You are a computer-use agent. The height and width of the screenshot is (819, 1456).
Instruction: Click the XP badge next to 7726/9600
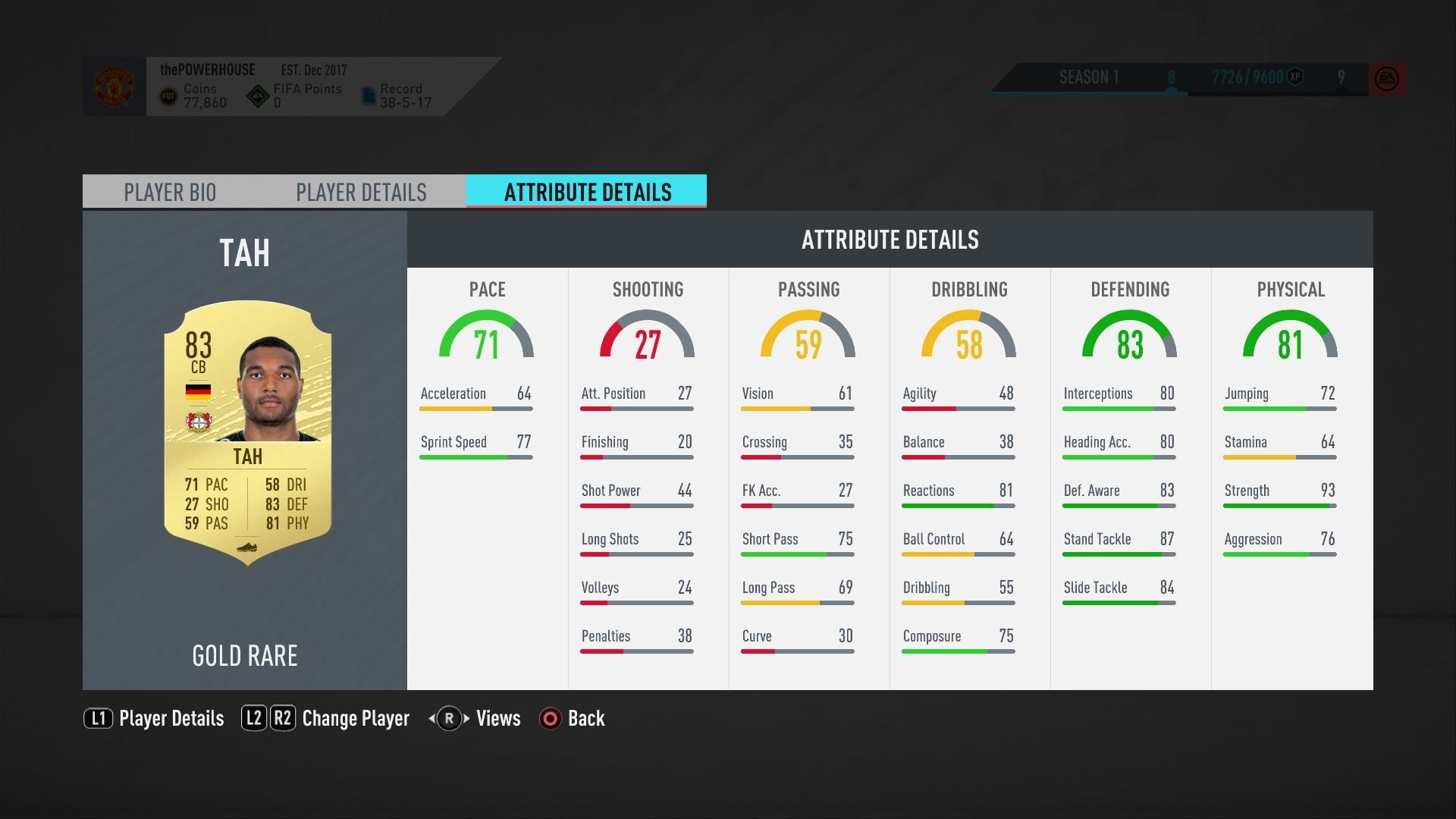(1294, 77)
